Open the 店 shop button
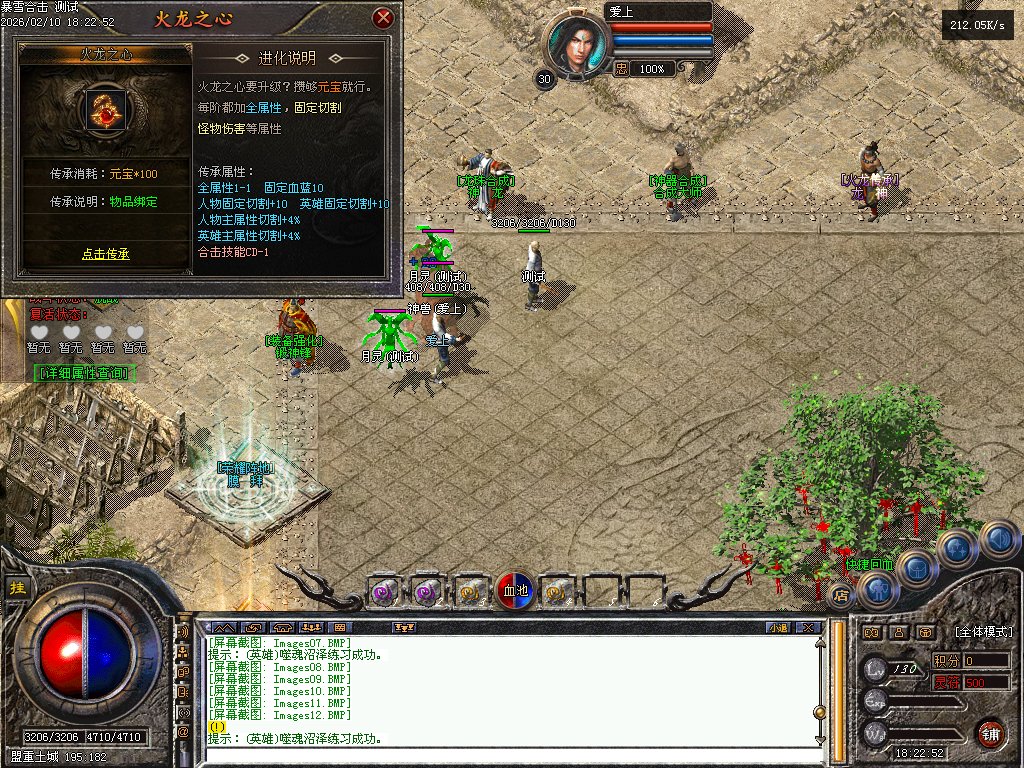 pyautogui.click(x=840, y=595)
